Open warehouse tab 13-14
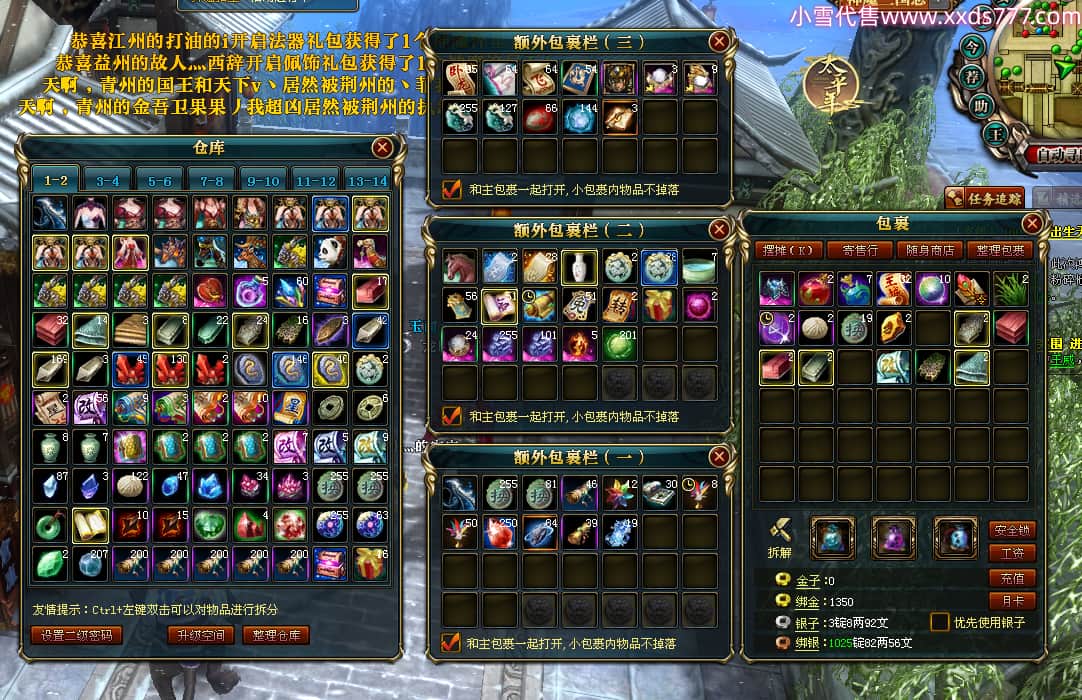1082x700 pixels. pyautogui.click(x=366, y=181)
